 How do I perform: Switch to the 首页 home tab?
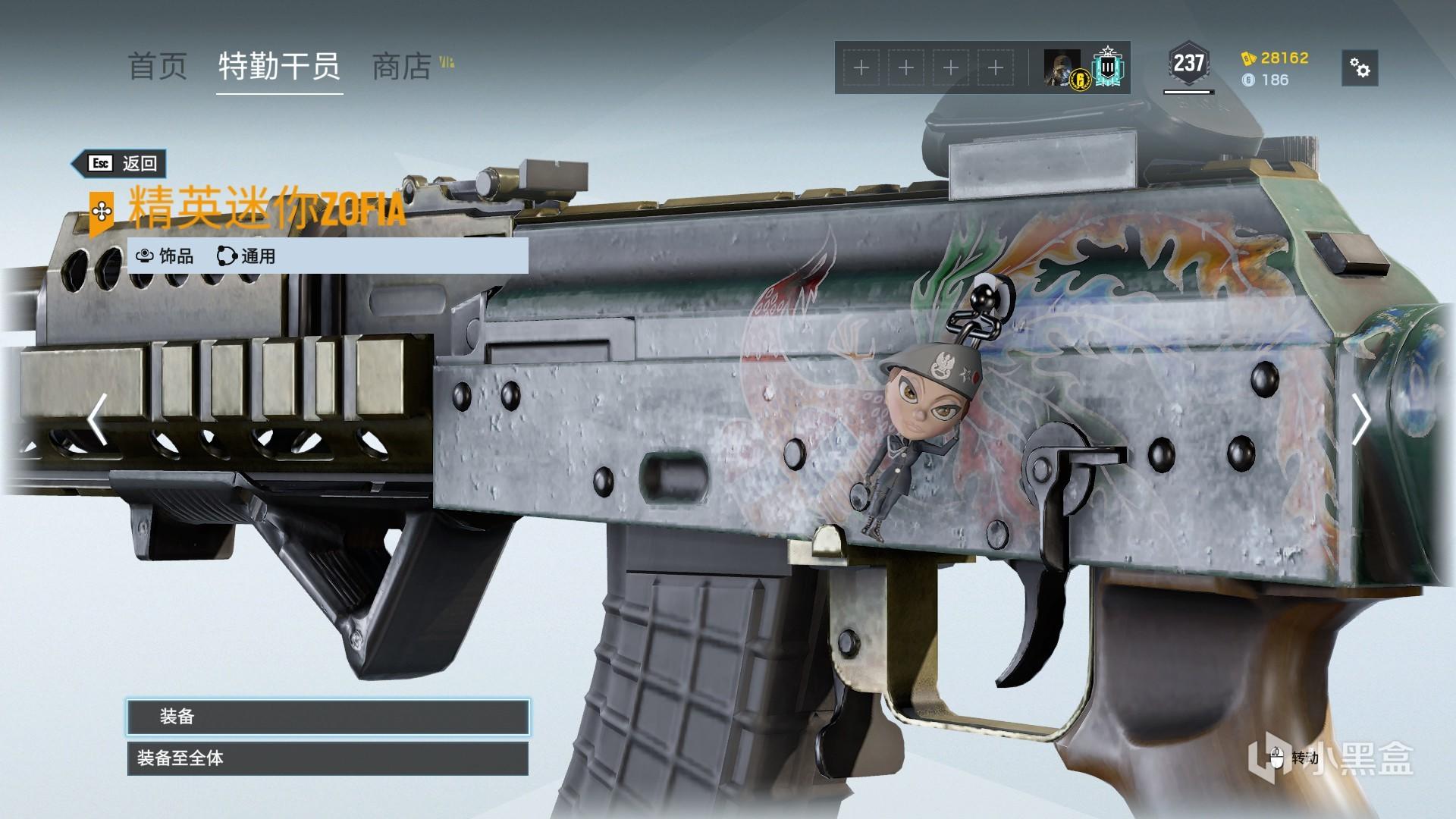[157, 67]
